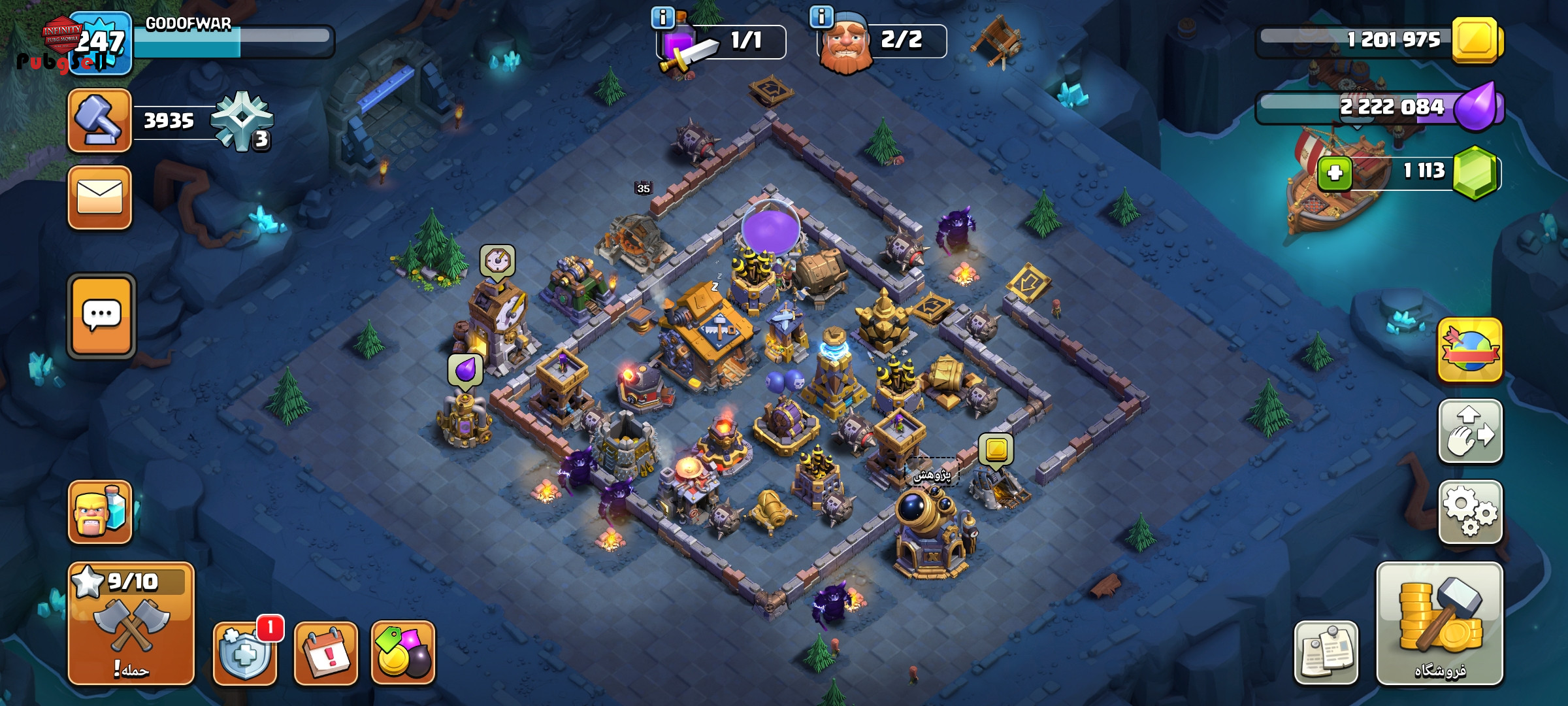Open the layout editor hand button
Viewport: 1568px width, 706px height.
[x=1470, y=431]
